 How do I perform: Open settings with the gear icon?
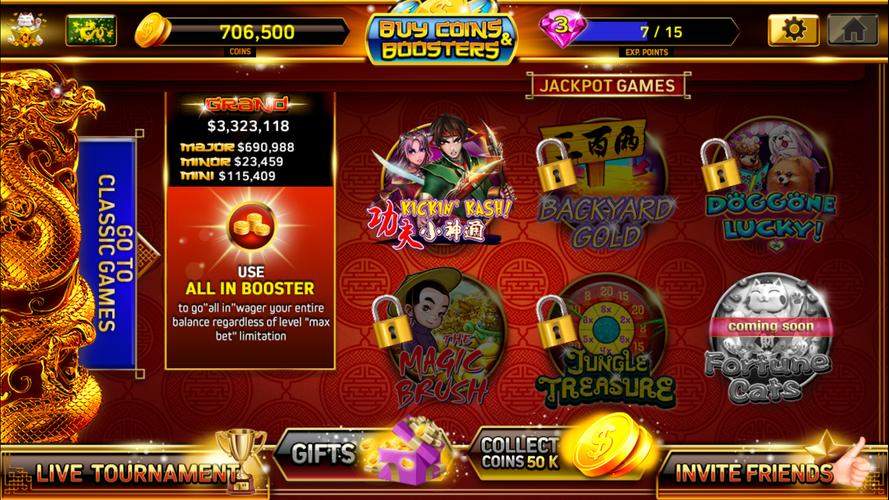[x=793, y=30]
